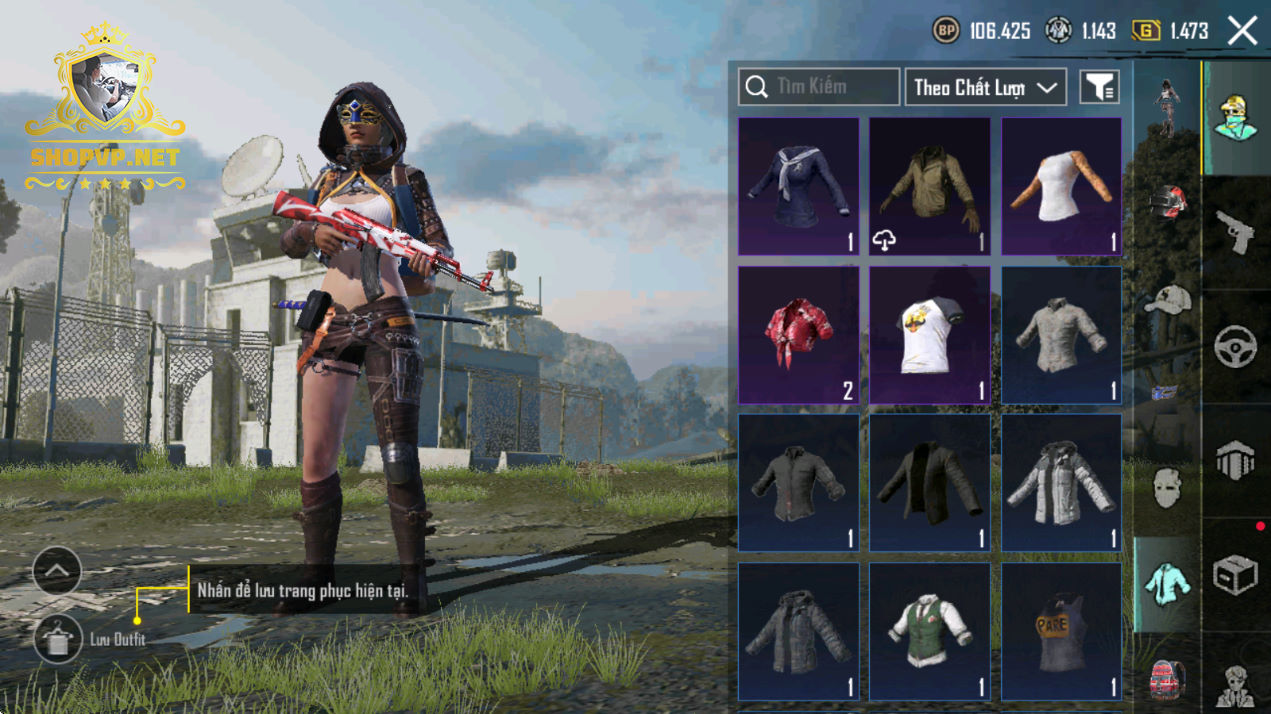
Task: Select the baseball cap headwear category
Action: click(x=1166, y=299)
